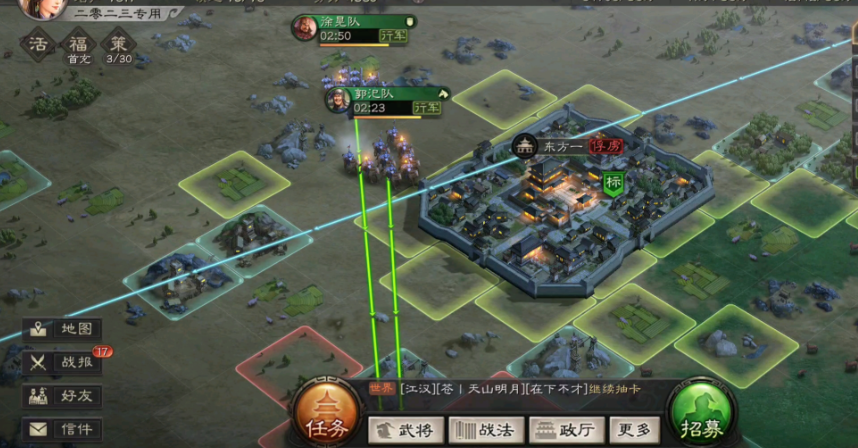Open the 地图 map button
Viewport: 858px width, 448px height.
point(63,329)
